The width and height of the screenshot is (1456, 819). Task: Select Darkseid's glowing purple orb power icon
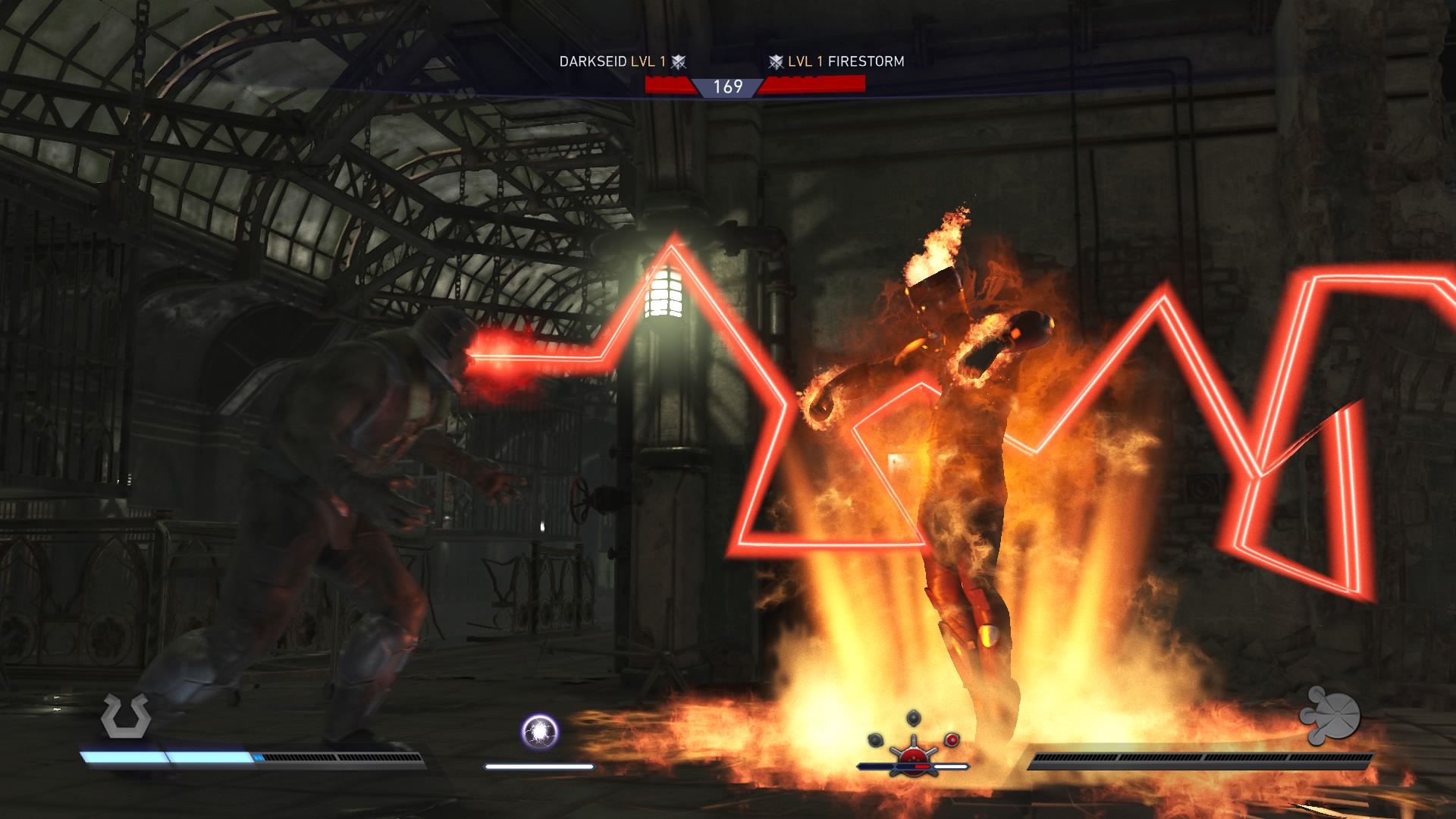(x=540, y=732)
